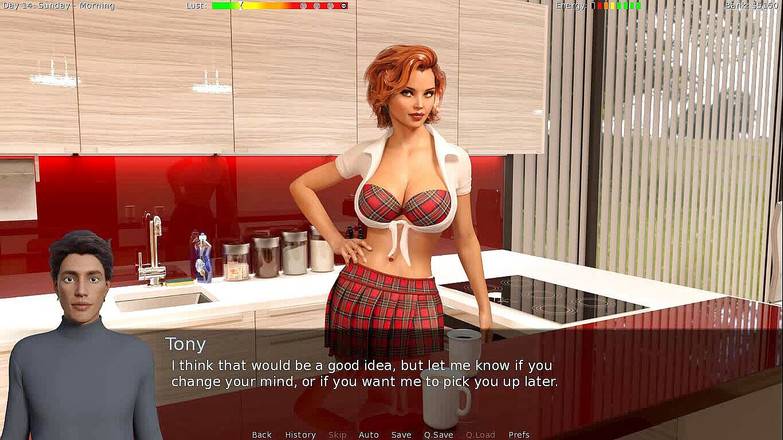Toggle Auto advance mode
The image size is (783, 440).
coord(368,434)
